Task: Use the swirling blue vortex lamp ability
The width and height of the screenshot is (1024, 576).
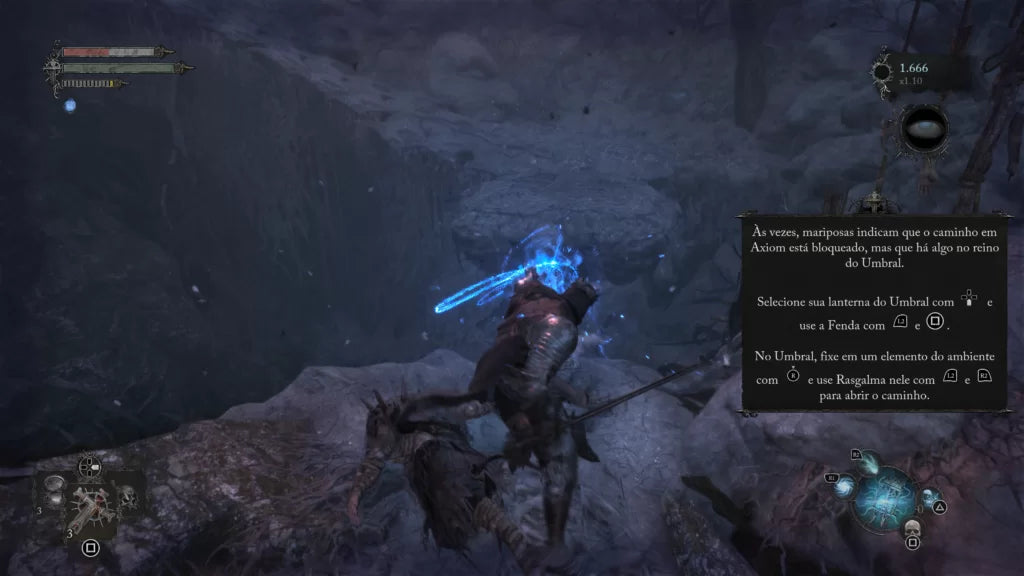Action: coord(842,485)
